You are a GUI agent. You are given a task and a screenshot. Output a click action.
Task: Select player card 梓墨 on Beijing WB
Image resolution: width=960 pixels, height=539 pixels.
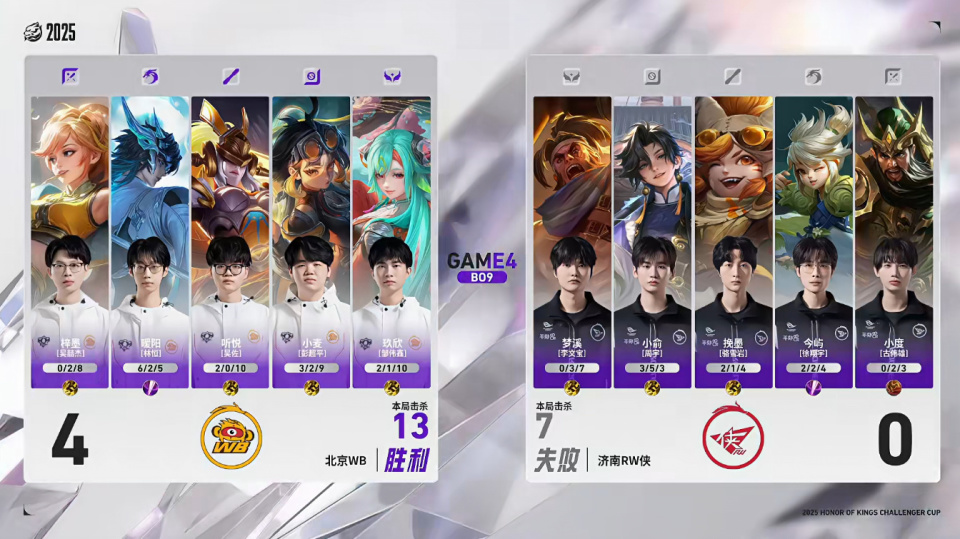[70, 240]
